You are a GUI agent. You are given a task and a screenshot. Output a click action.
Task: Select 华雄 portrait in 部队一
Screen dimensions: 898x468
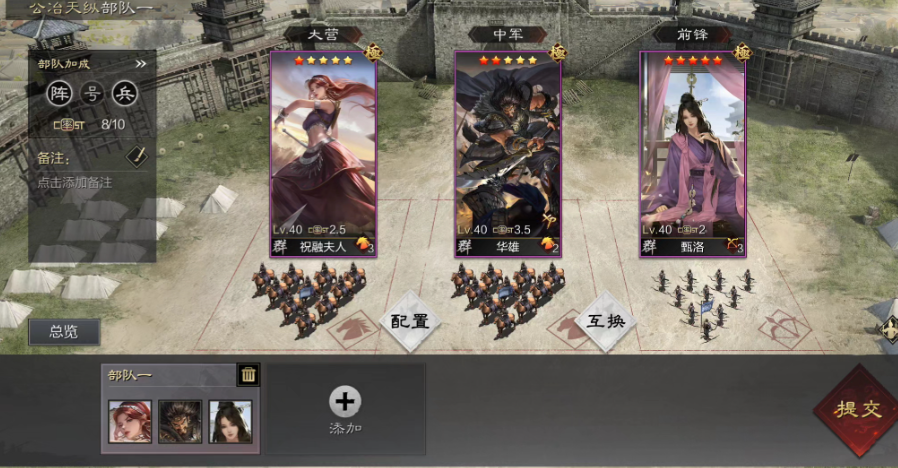180,422
